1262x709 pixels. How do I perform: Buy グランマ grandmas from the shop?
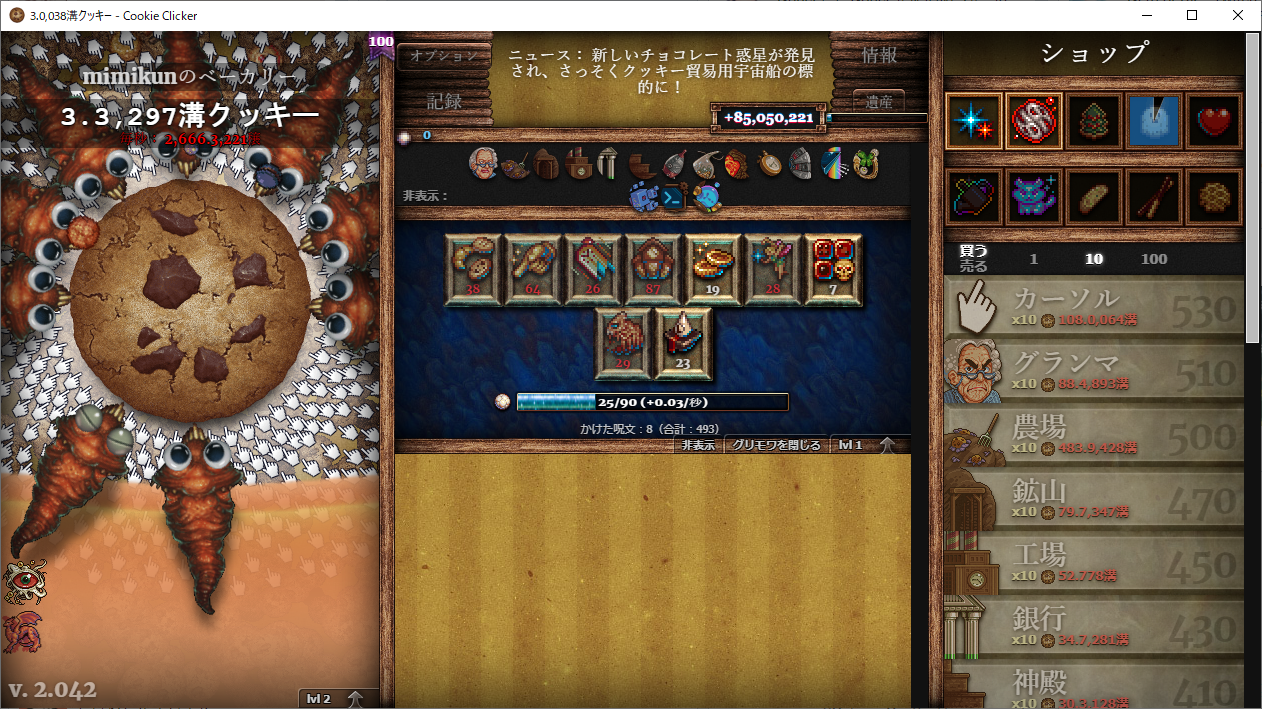click(1094, 370)
